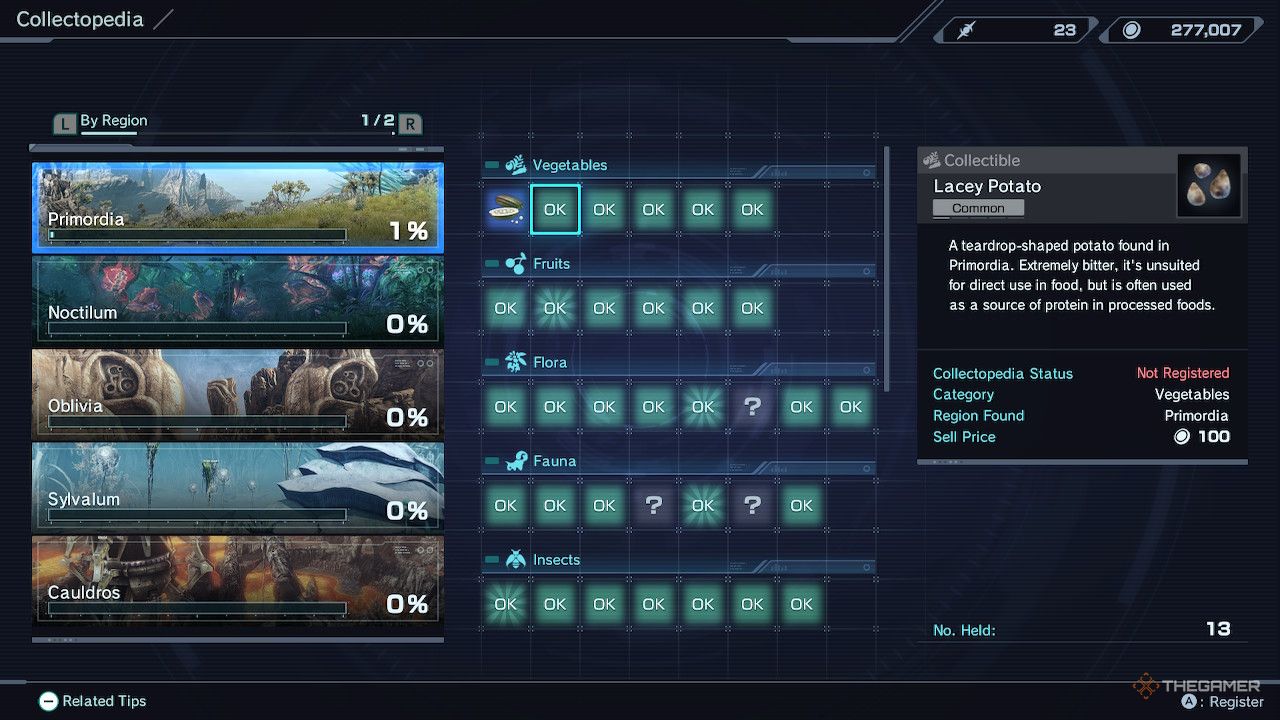Click the registered vegetable icon slot
This screenshot has width=1280, height=720.
coord(506,209)
